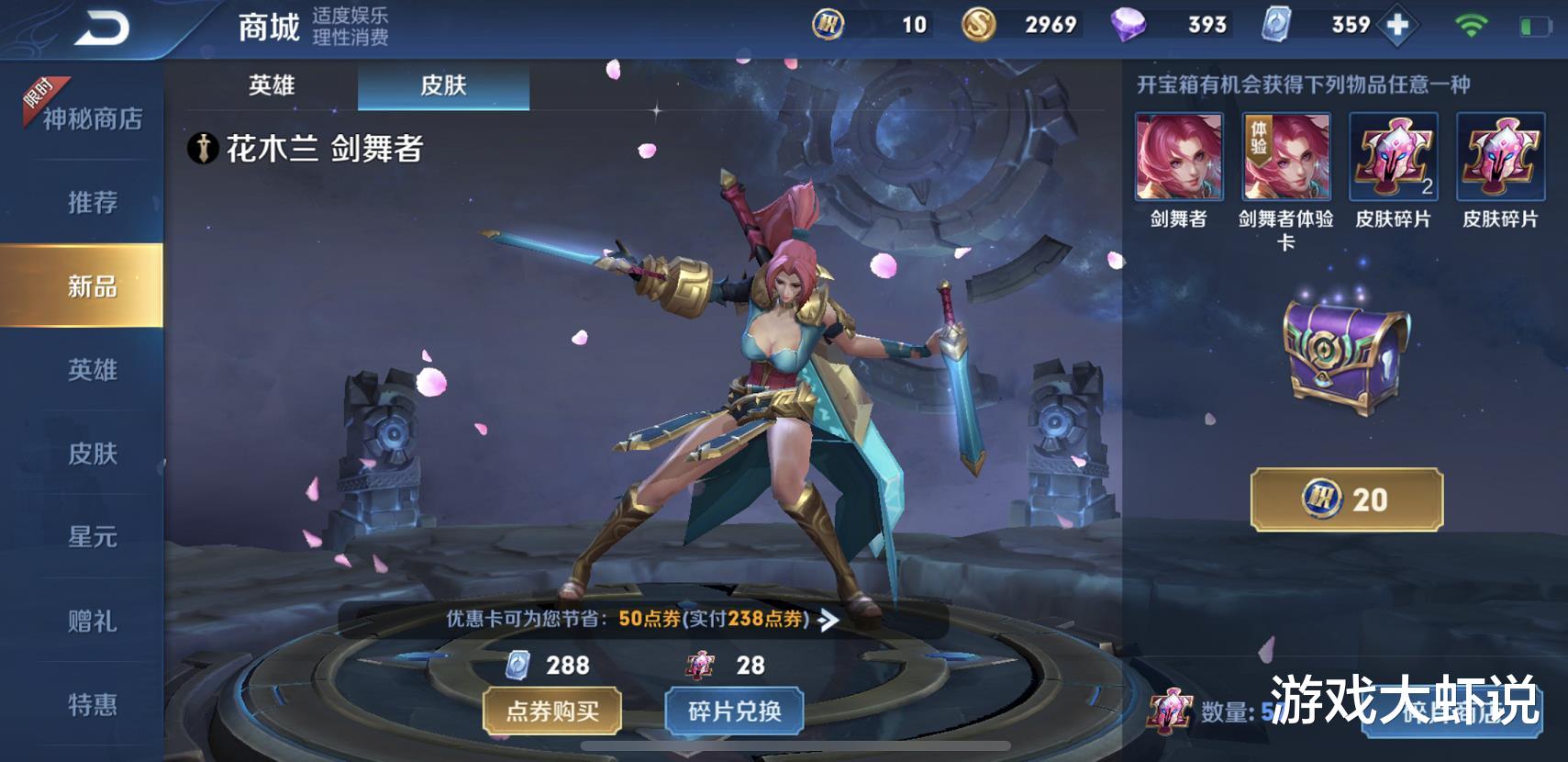The image size is (1568, 762).
Task: Open the 赠礼 sidebar section
Action: (x=95, y=622)
